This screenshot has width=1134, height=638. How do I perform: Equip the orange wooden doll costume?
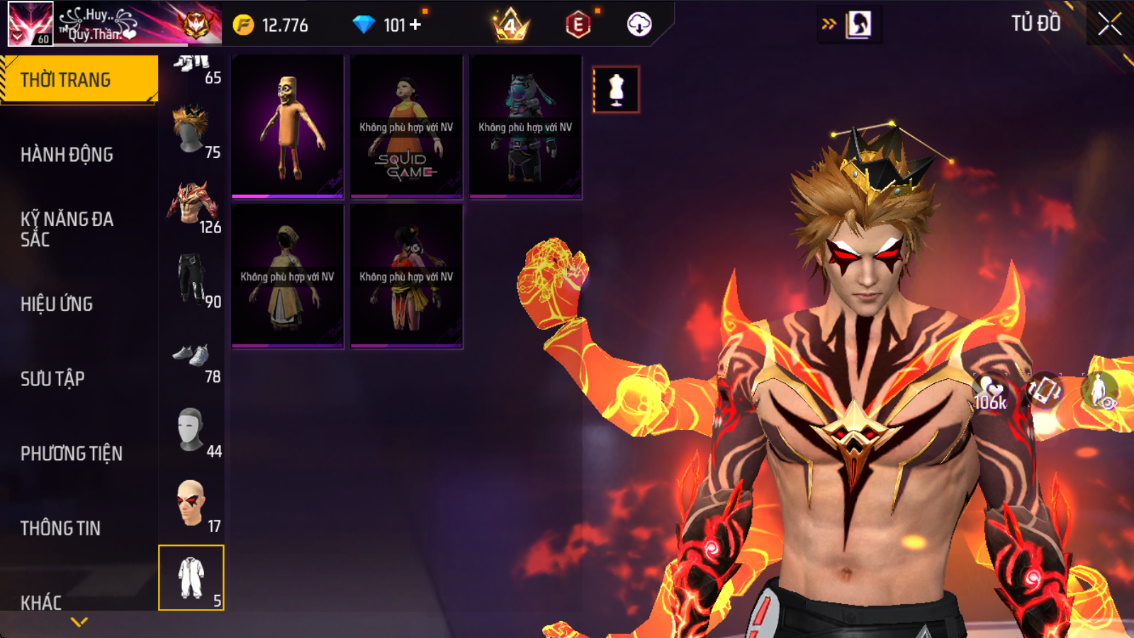coord(288,126)
